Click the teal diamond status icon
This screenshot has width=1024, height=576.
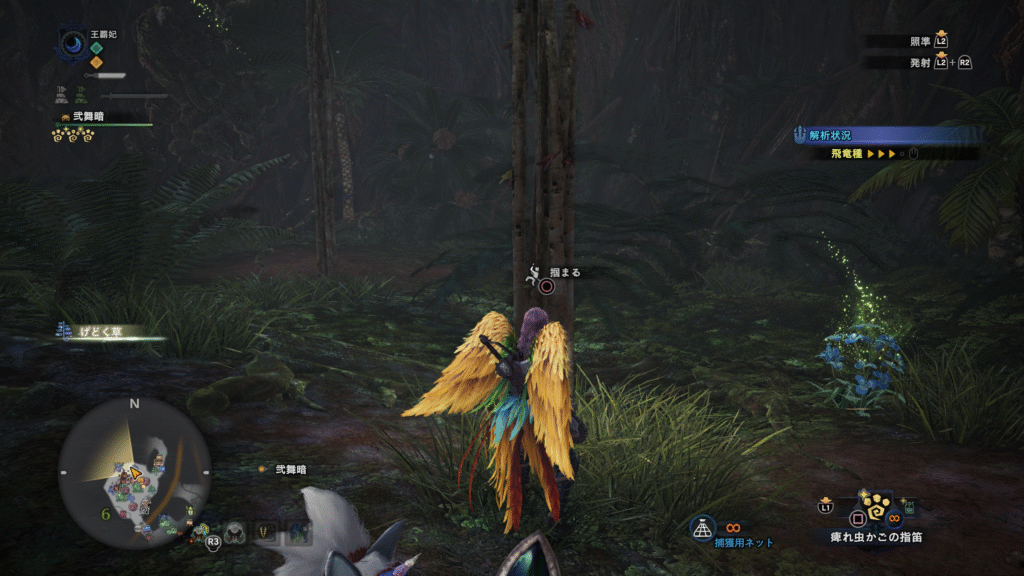click(x=96, y=47)
